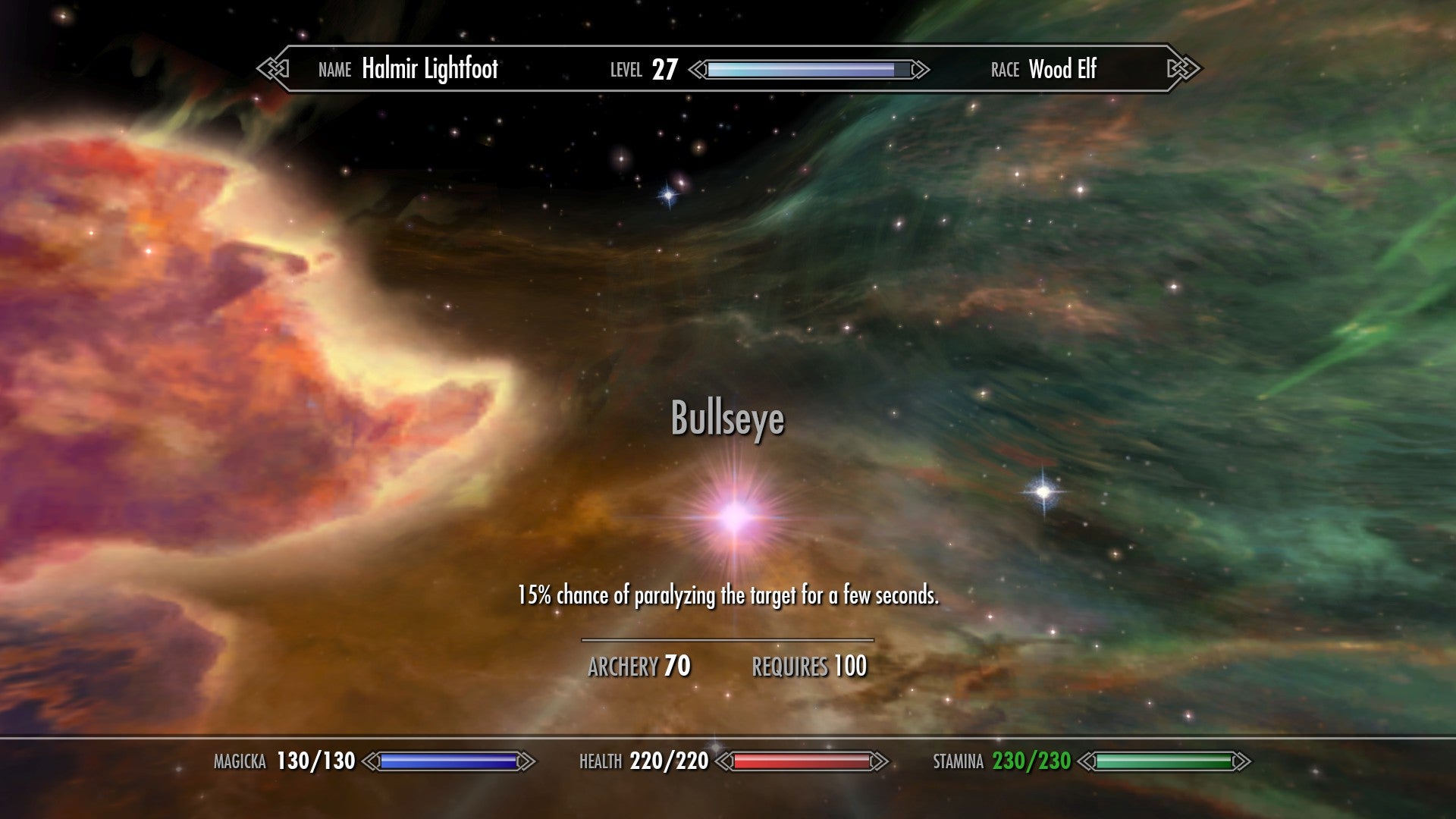Expand the left chevron on the level bar
Screen dimensions: 1456x819
[x=695, y=68]
